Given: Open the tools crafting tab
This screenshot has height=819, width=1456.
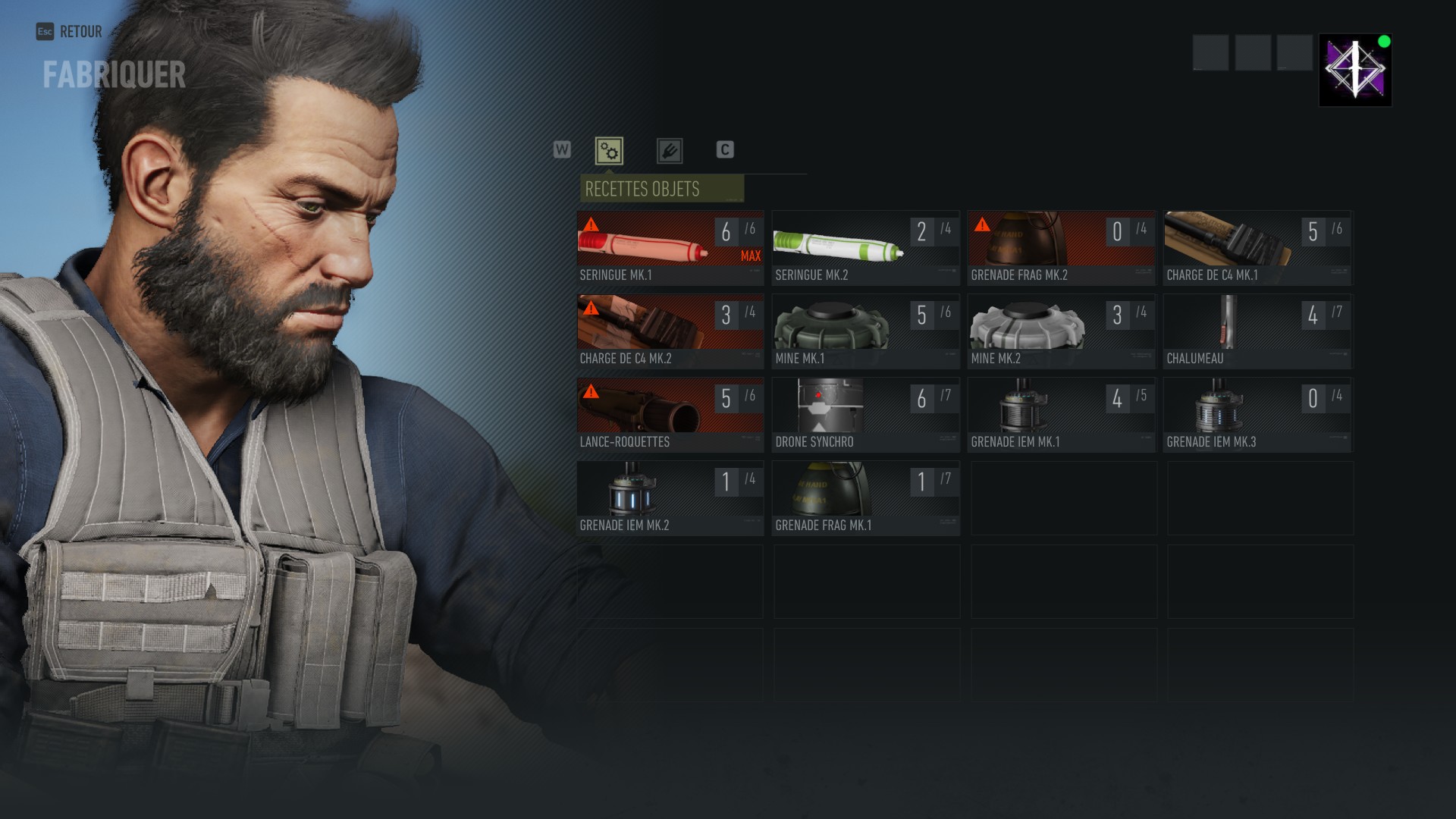Looking at the screenshot, I should (x=669, y=151).
